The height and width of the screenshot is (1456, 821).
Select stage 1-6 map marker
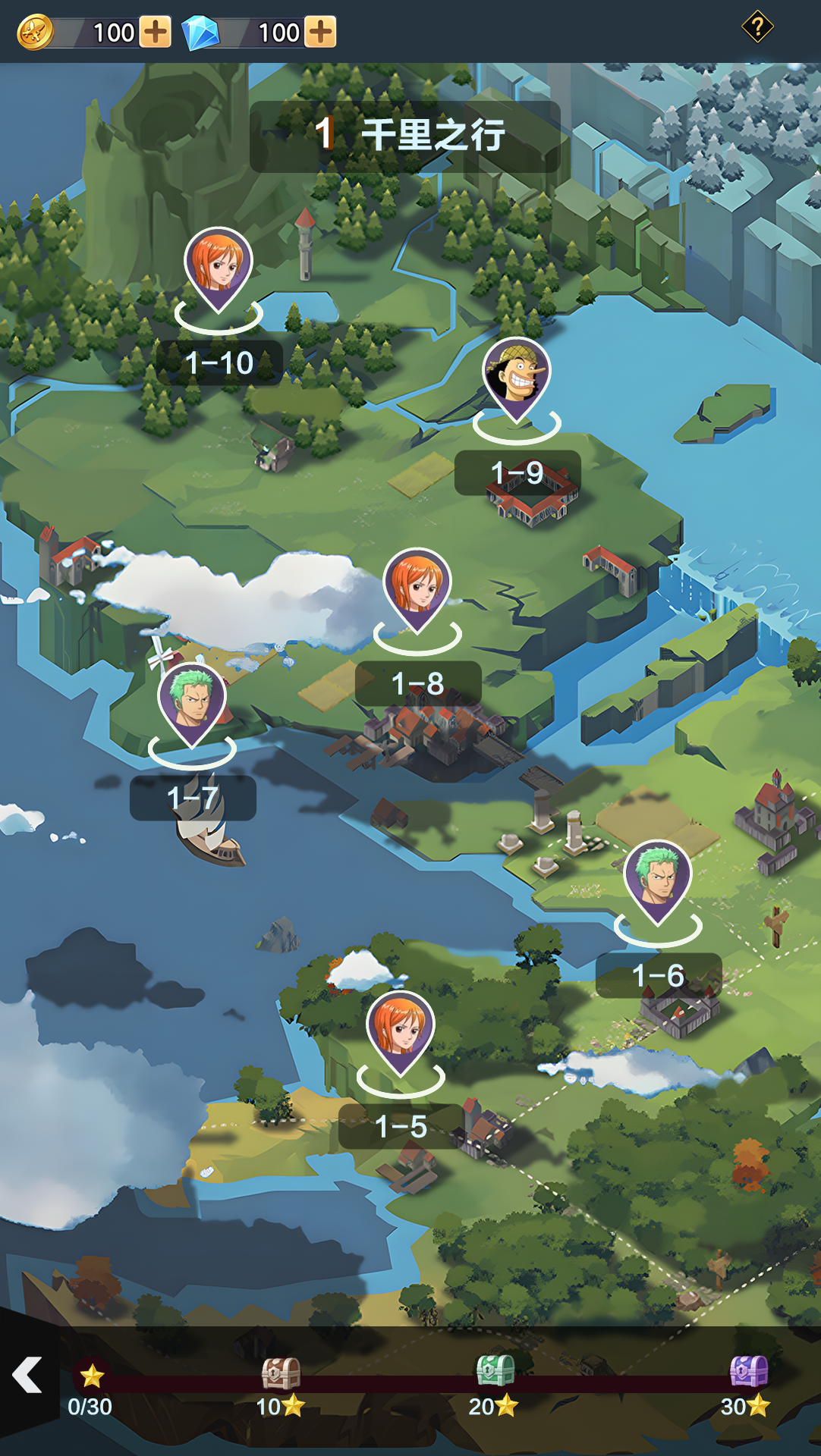tap(658, 880)
